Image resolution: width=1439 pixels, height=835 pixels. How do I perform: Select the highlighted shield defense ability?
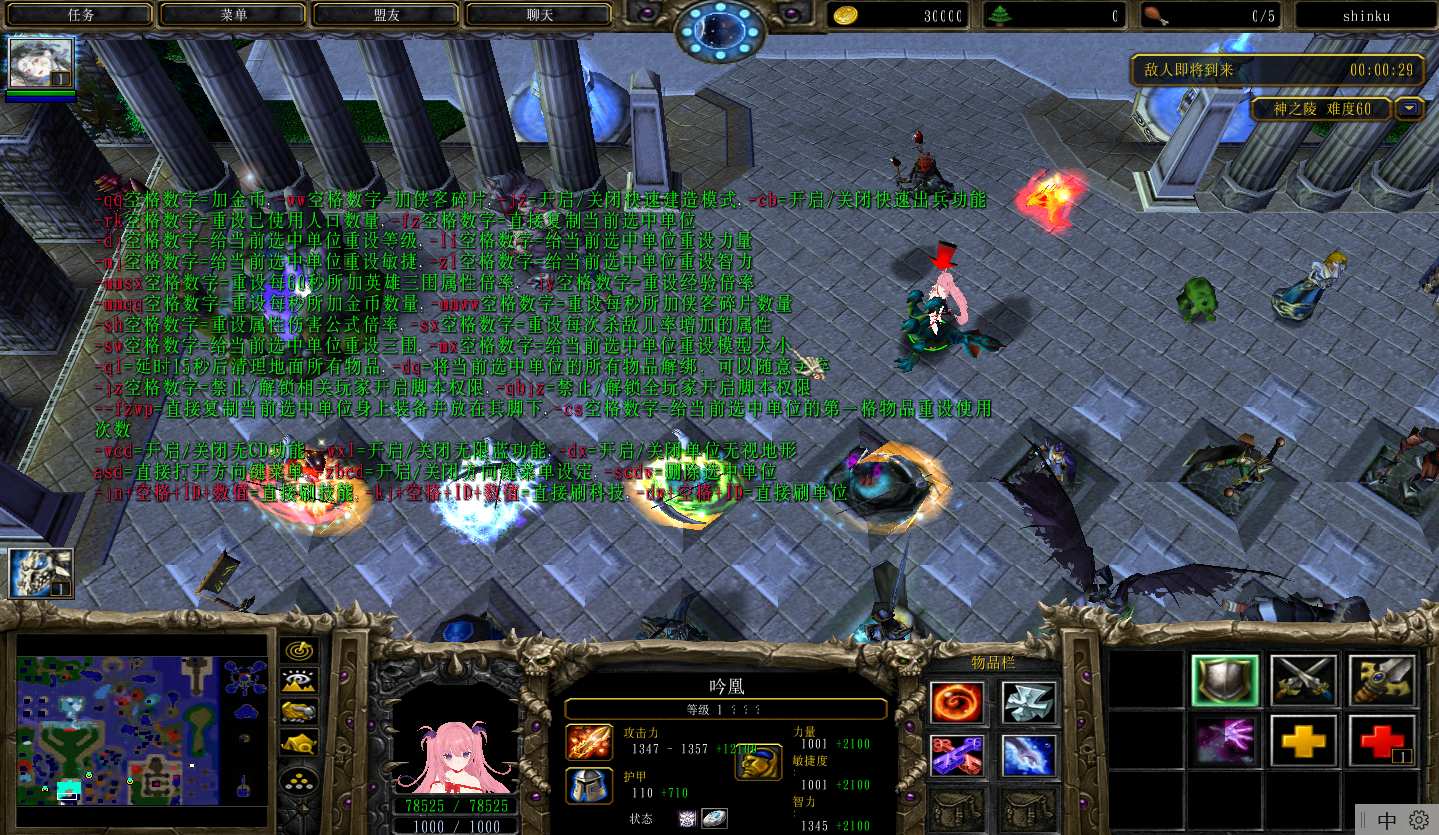[1225, 680]
